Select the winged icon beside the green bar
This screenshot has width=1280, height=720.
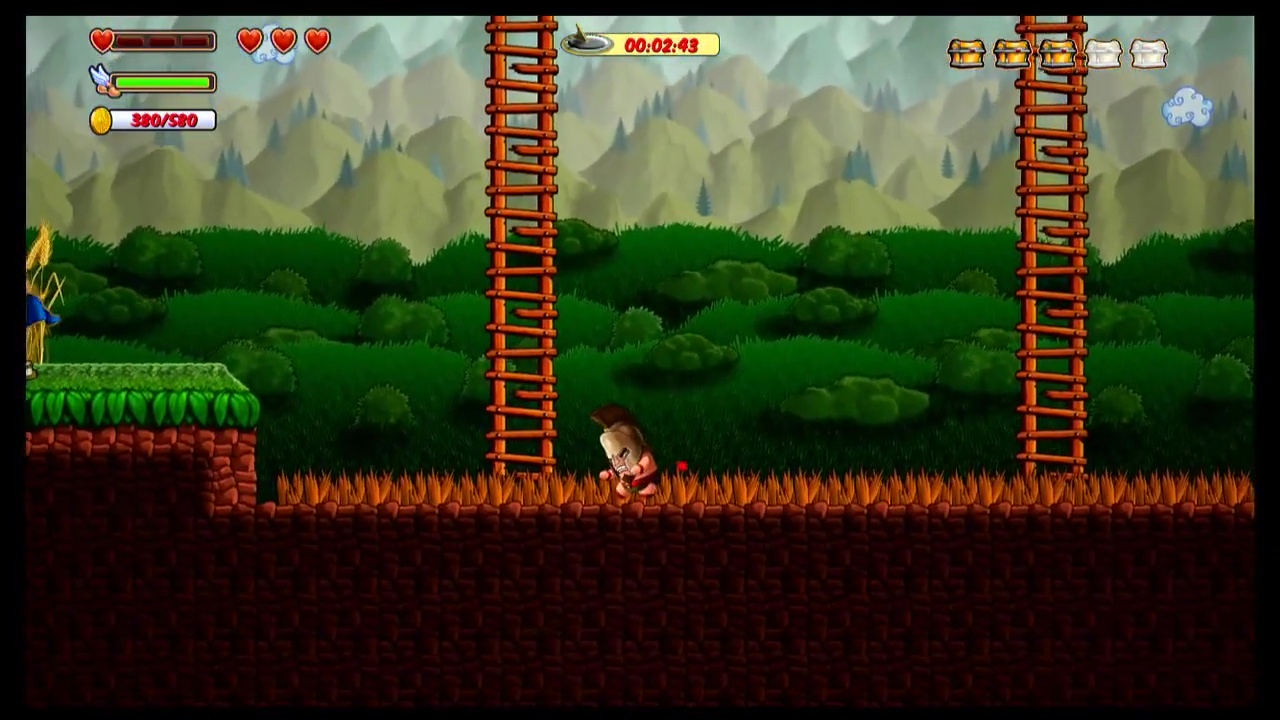point(102,80)
